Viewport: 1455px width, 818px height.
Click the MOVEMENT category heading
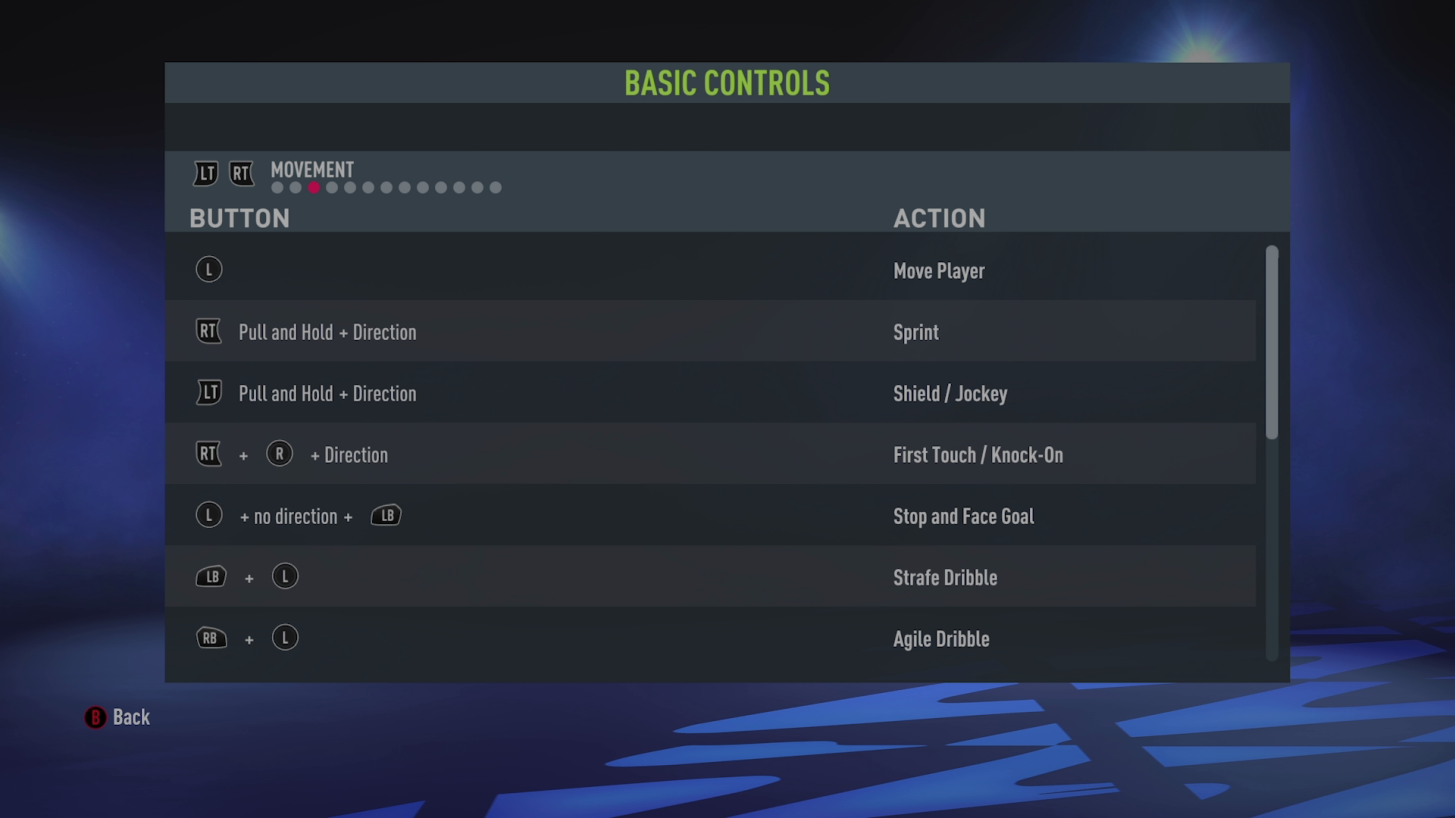pyautogui.click(x=312, y=170)
